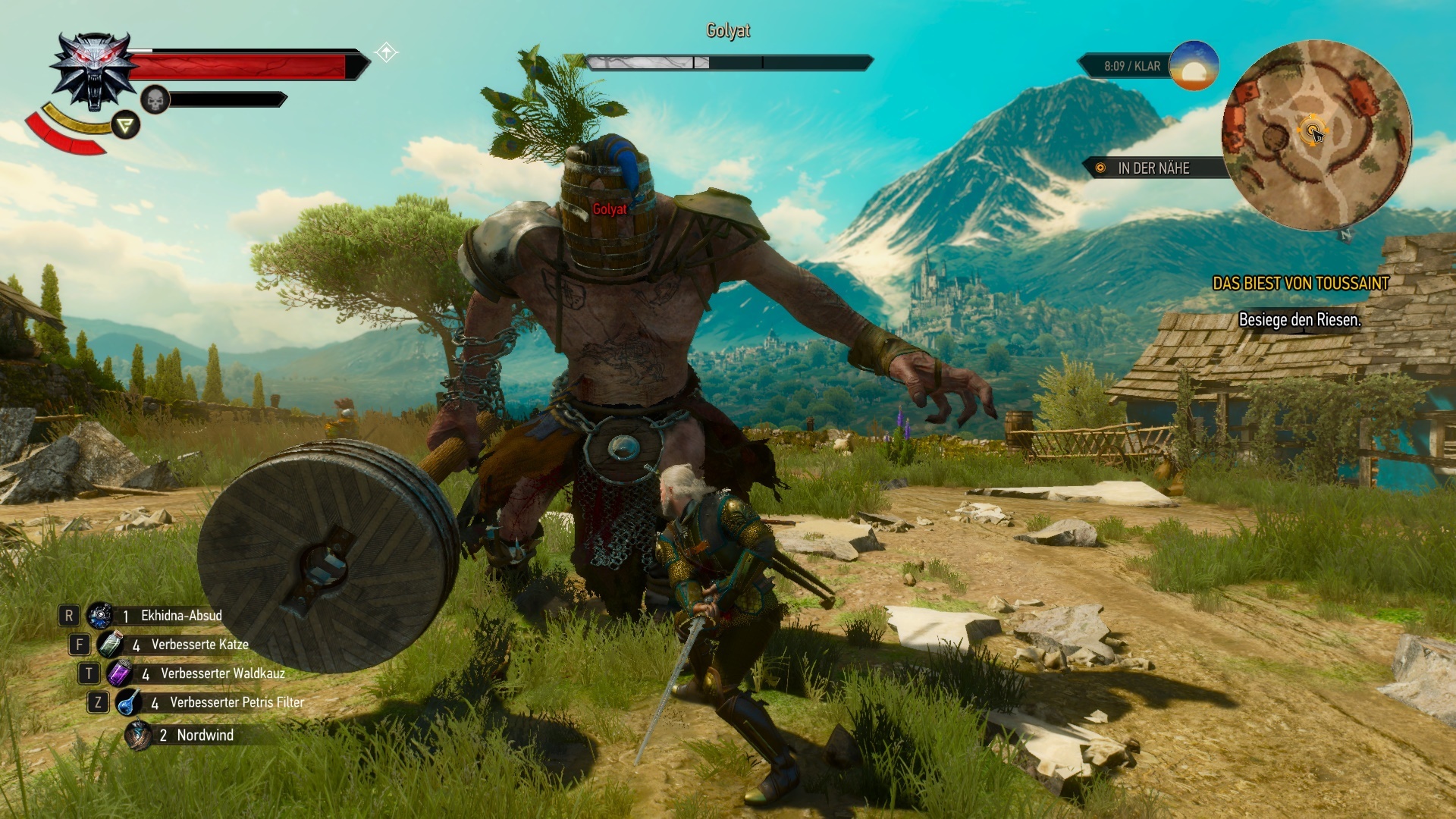Toggle the F quick-slot key badge
This screenshot has width=1456, height=819.
(79, 645)
